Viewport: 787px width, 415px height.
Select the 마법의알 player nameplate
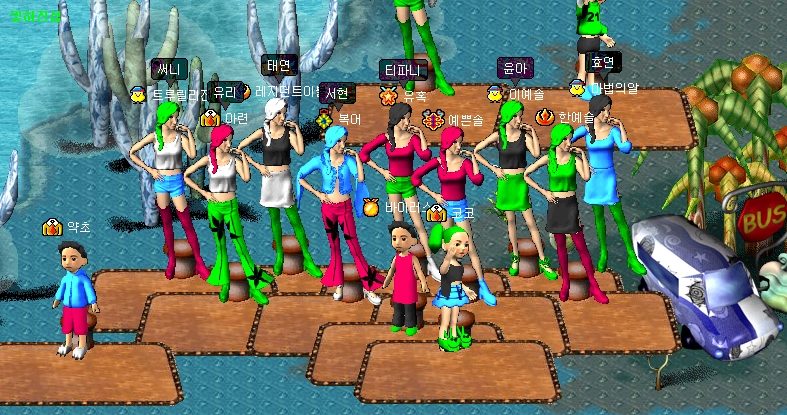tap(612, 88)
